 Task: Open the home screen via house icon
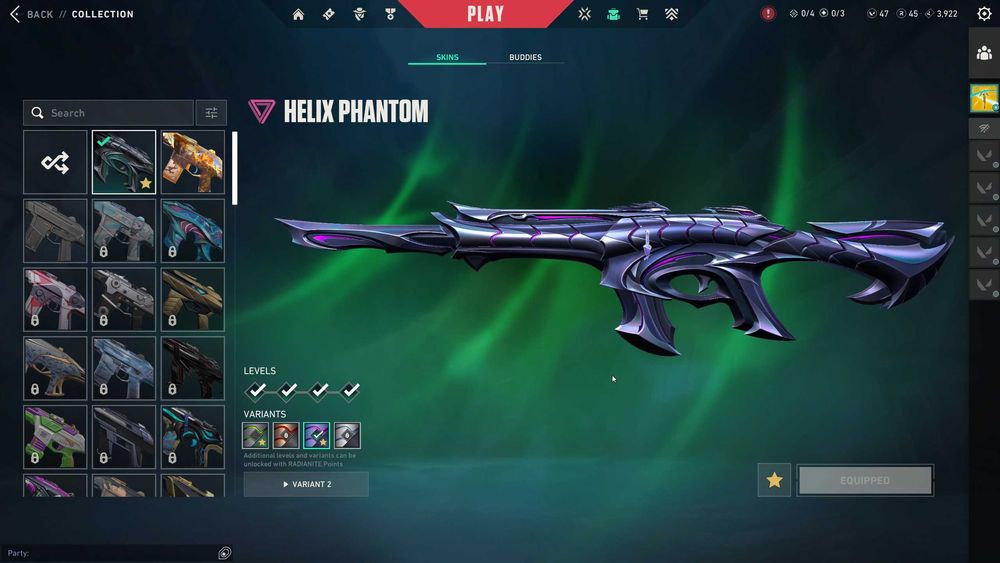298,14
